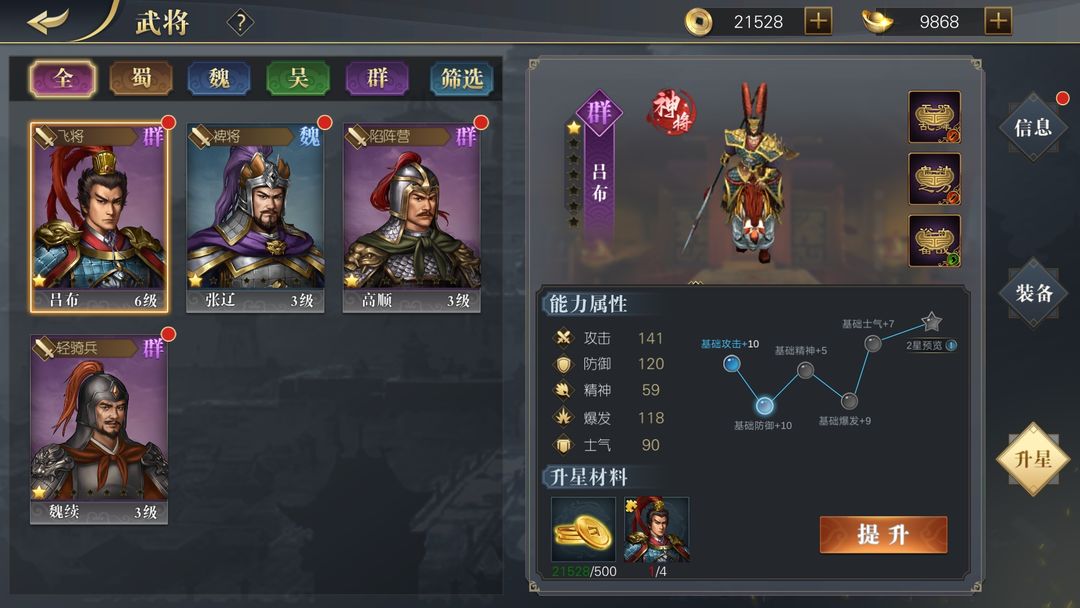Go back with the arrow button
This screenshot has width=1080, height=608.
click(48, 21)
